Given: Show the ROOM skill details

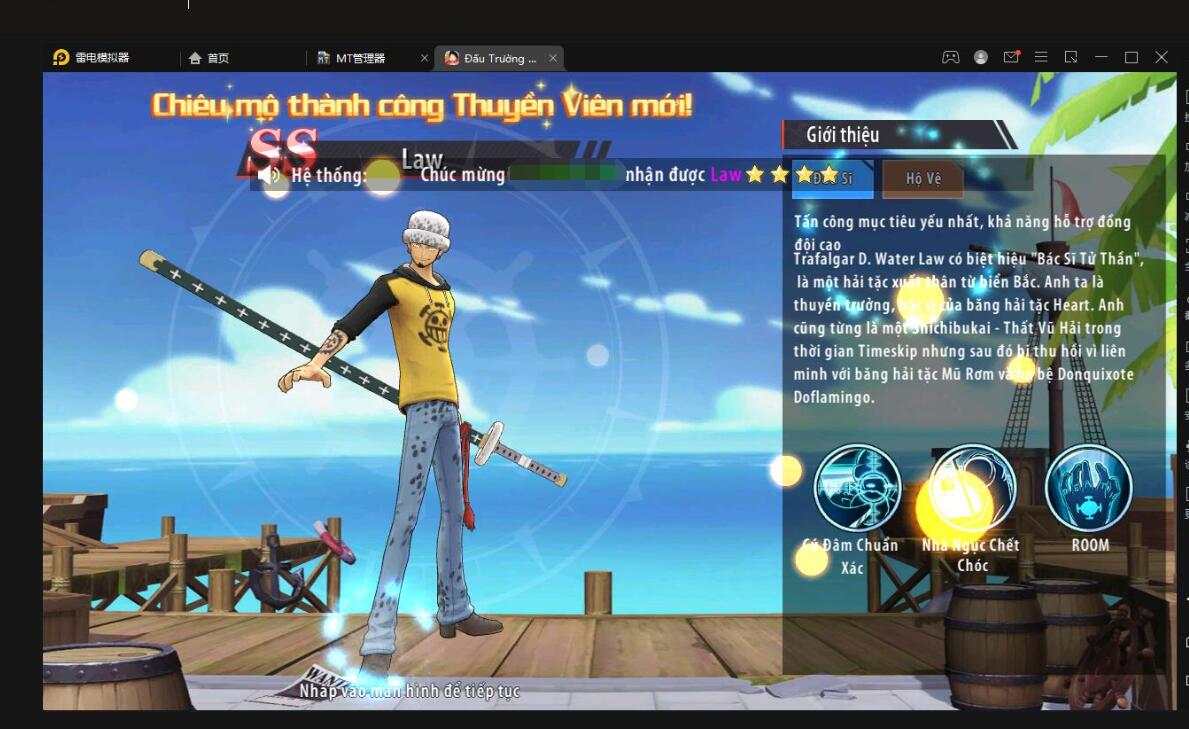Looking at the screenshot, I should [x=1088, y=488].
